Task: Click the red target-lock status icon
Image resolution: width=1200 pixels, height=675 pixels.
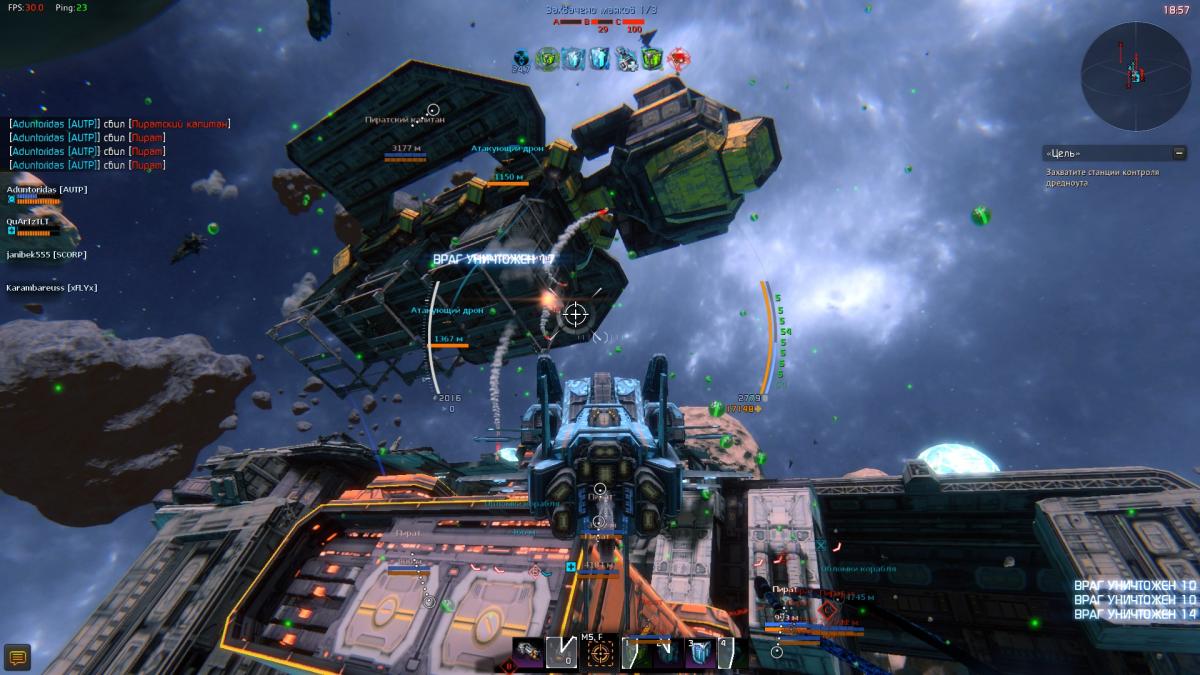Action: (x=680, y=59)
